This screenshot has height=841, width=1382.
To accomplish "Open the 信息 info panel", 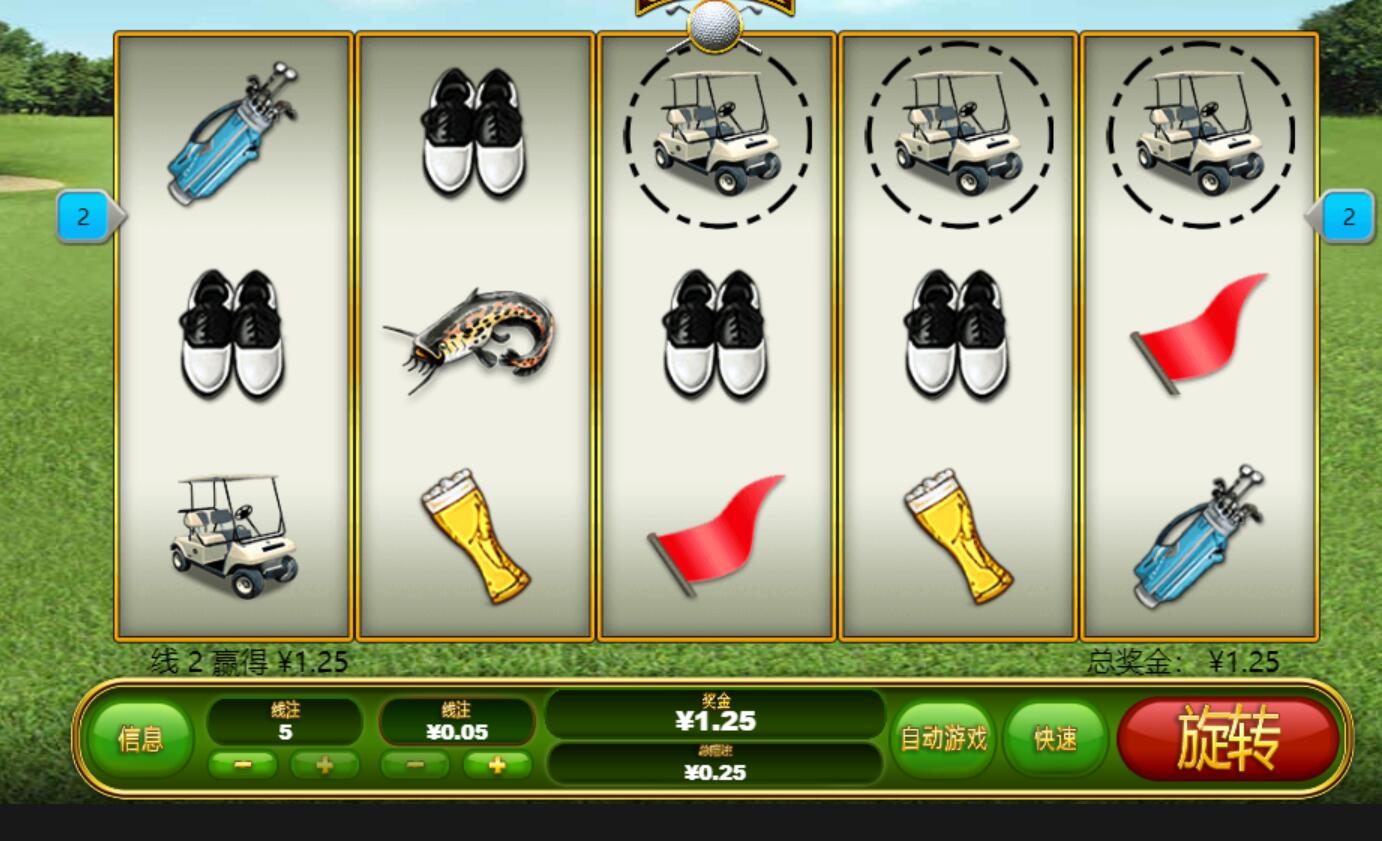I will pos(140,739).
